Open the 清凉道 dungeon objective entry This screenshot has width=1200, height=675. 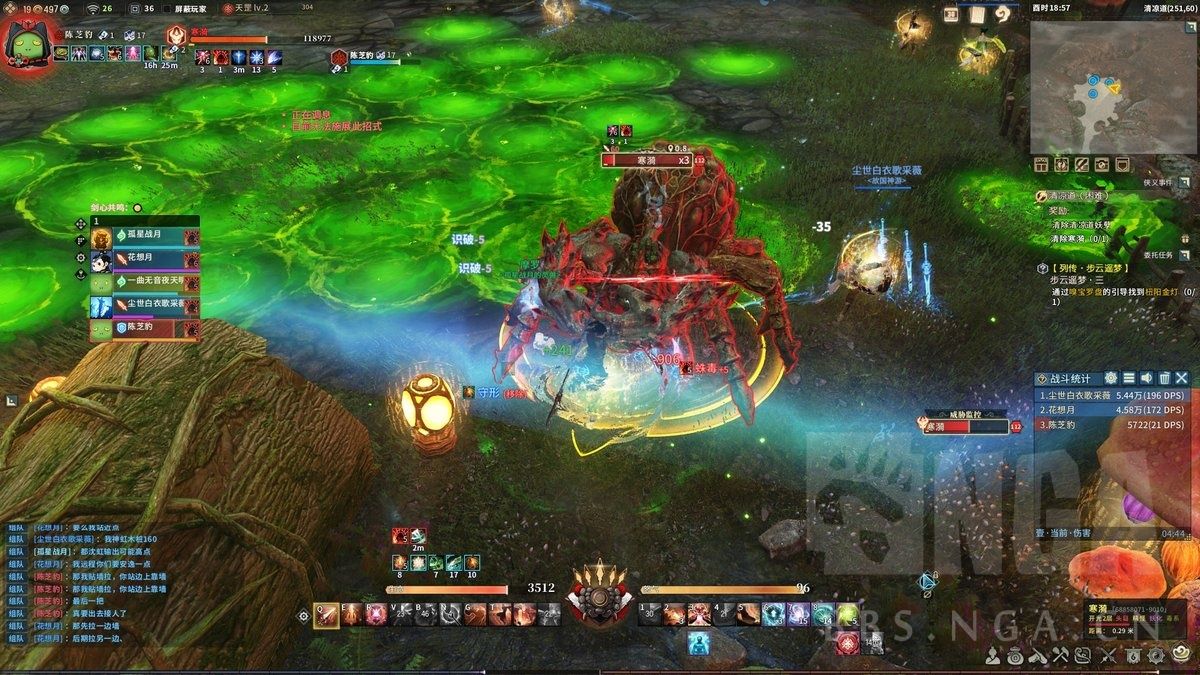pos(1074,197)
